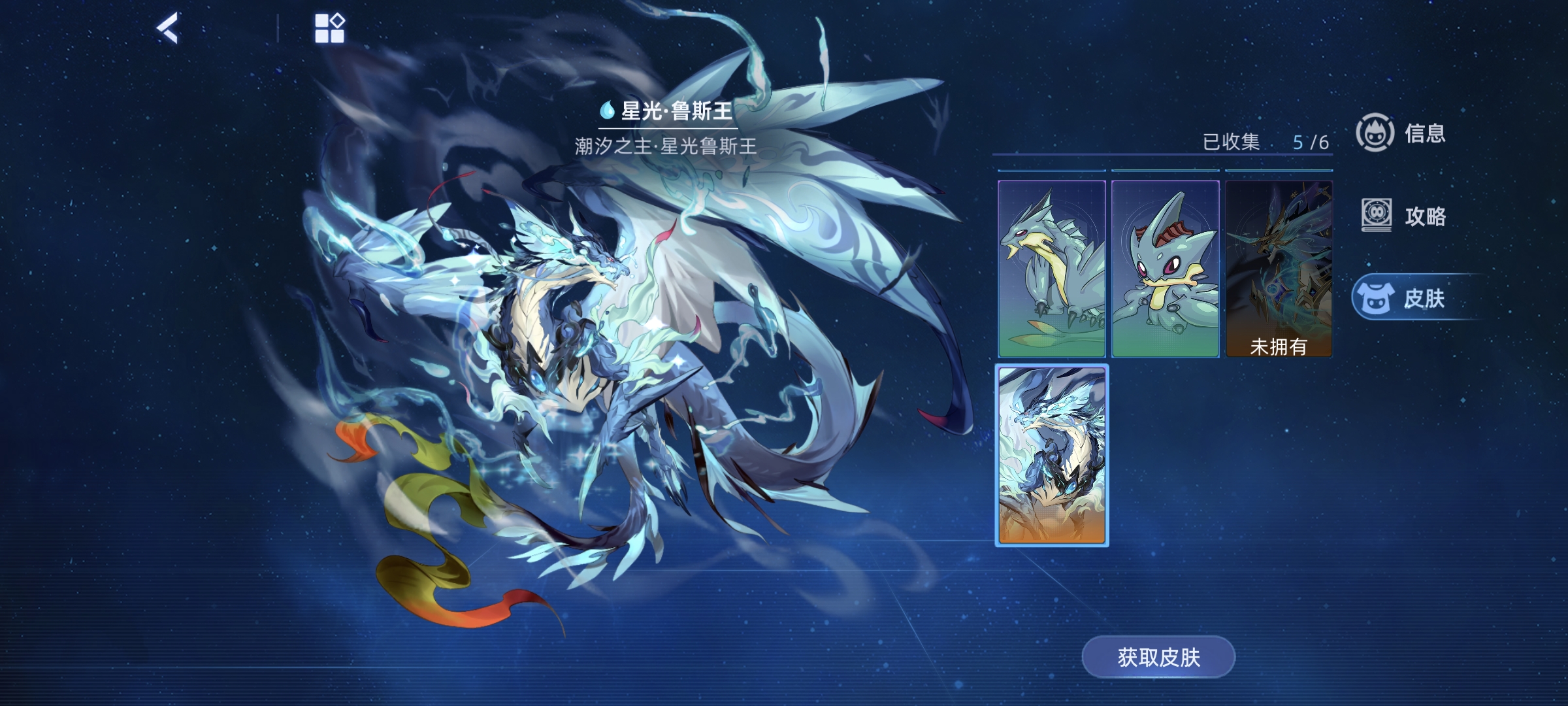Go back with the arrow button
Viewport: 1568px width, 706px height.
click(x=167, y=29)
